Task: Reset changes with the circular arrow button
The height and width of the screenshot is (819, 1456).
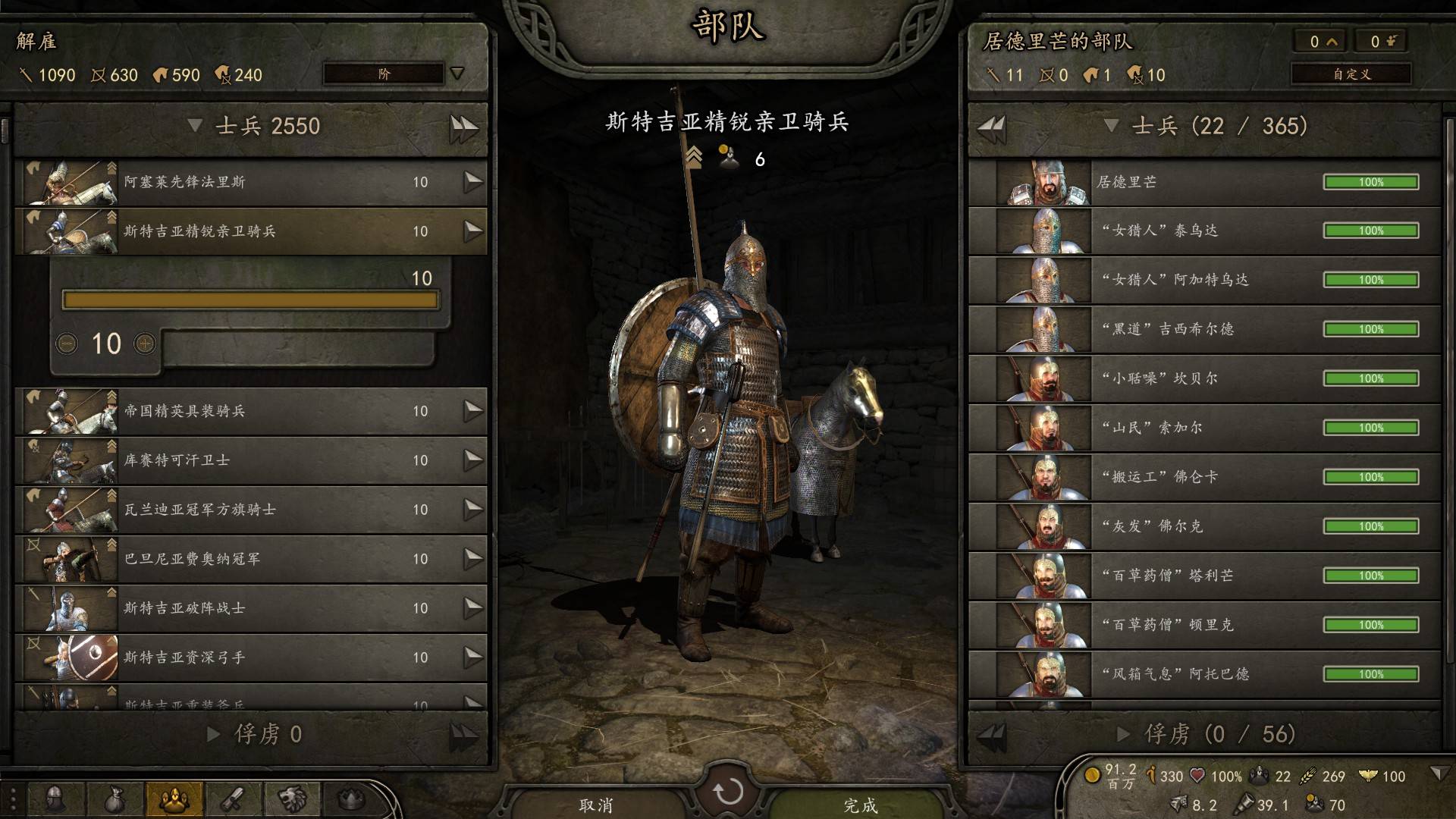Action: pyautogui.click(x=728, y=792)
